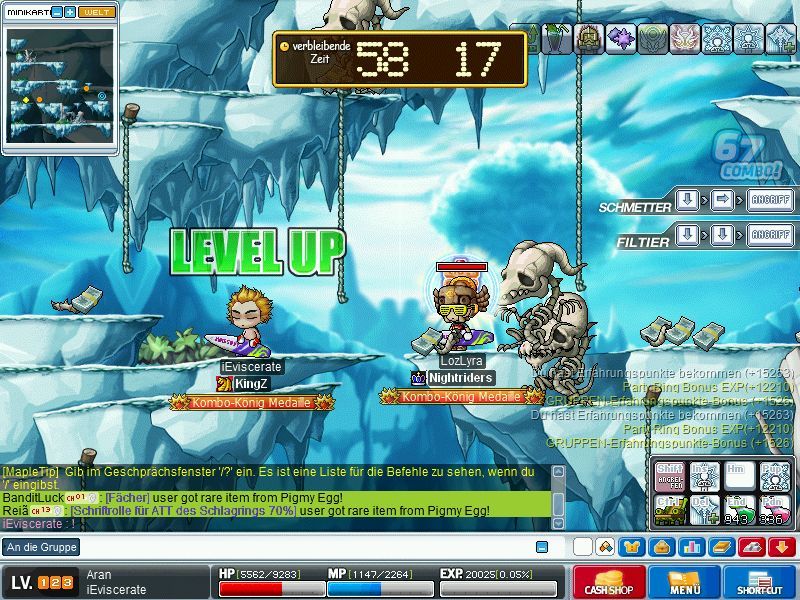Open the Shortcut panel
The height and width of the screenshot is (600, 800).
point(760,581)
